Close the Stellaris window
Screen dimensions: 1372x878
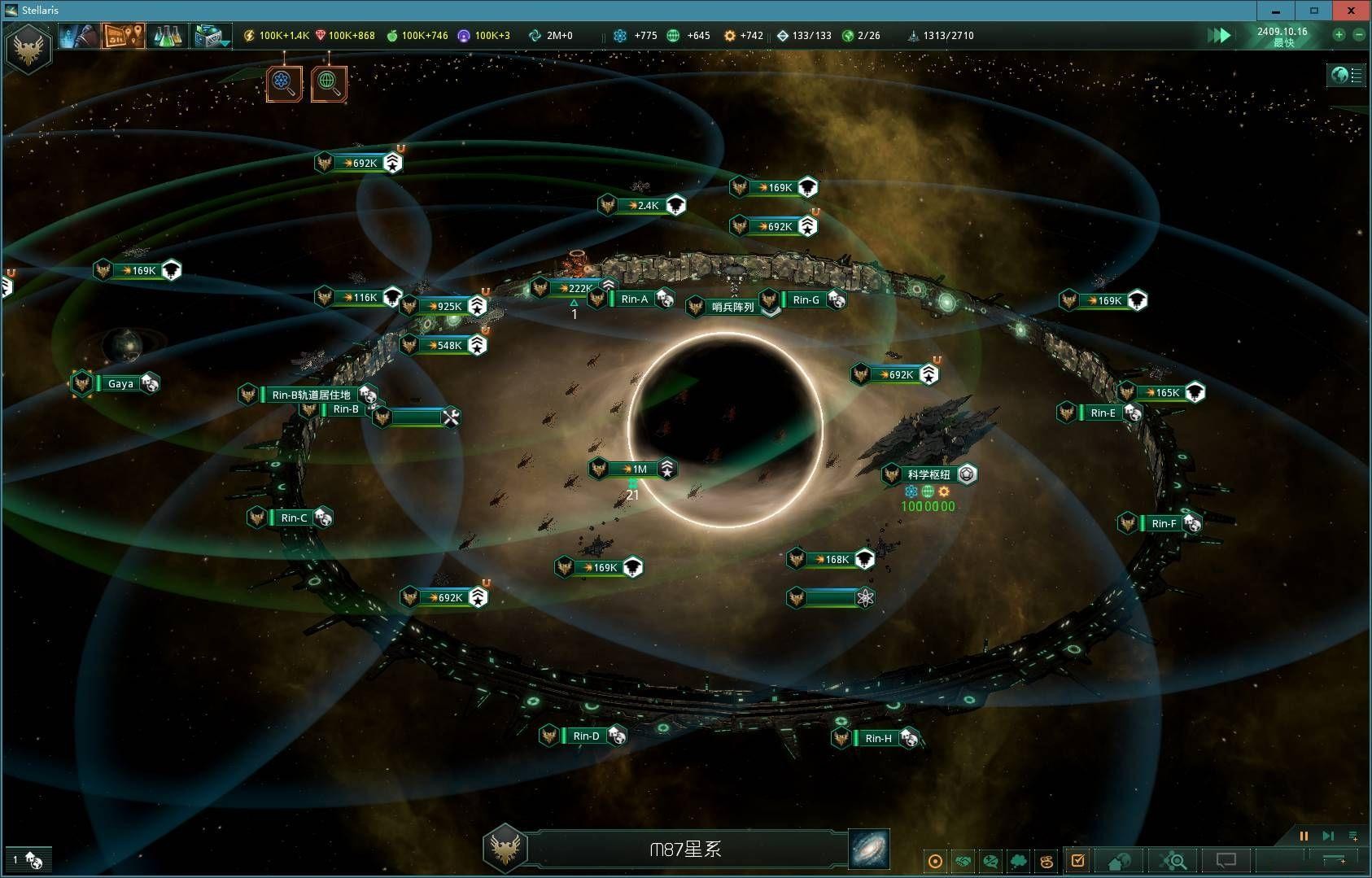click(x=1351, y=11)
